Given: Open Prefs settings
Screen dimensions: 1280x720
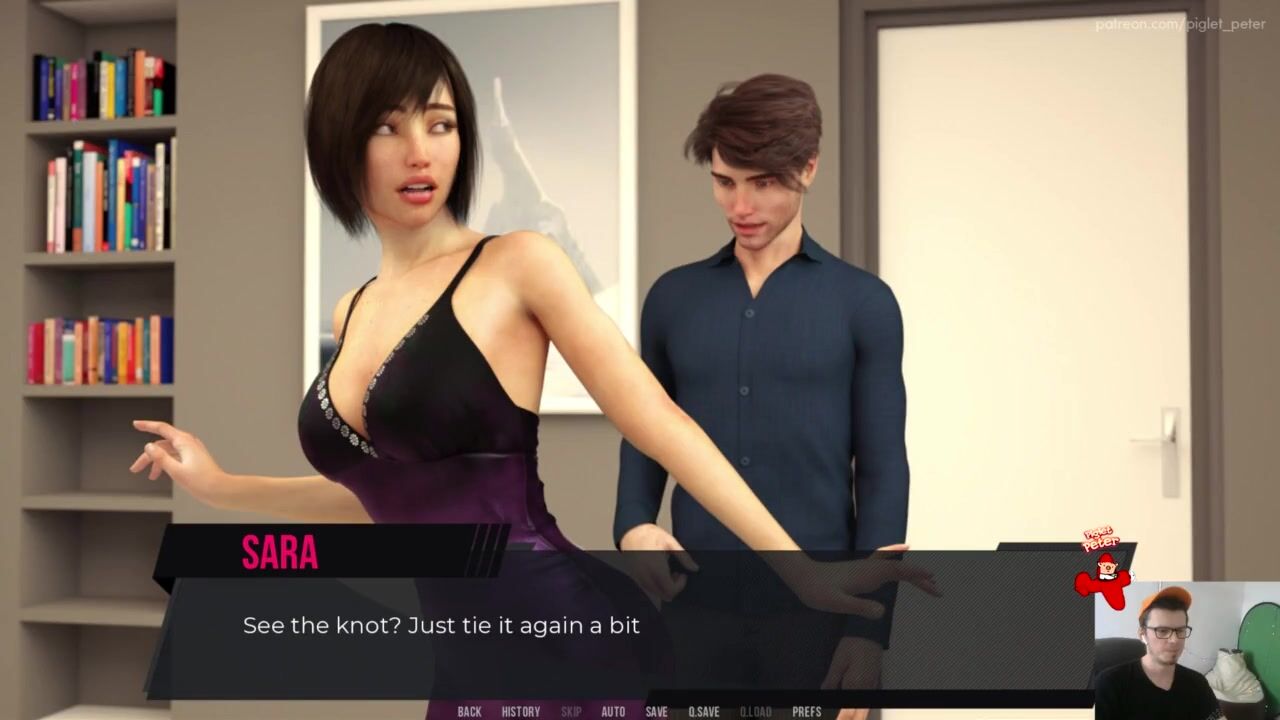Looking at the screenshot, I should click(806, 712).
